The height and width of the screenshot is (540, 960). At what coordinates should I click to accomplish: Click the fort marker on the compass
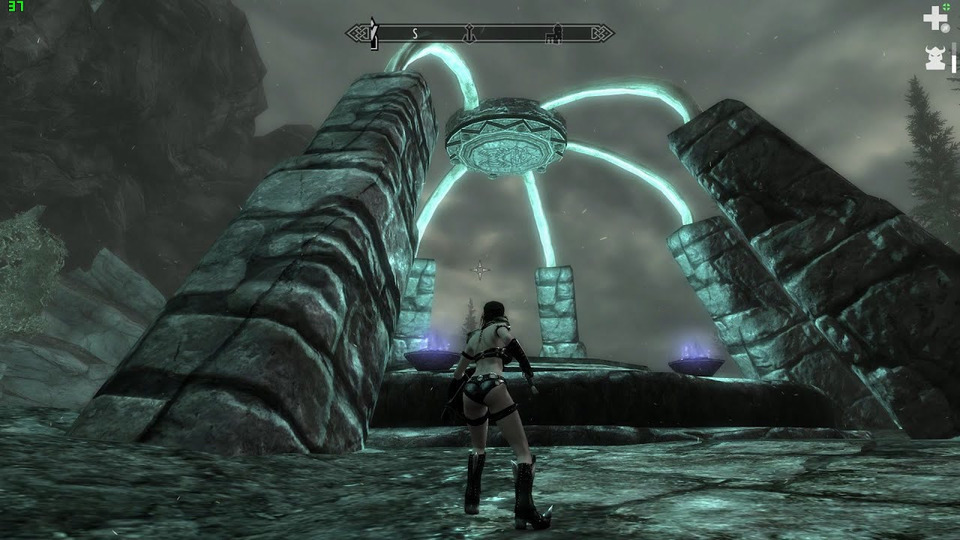pyautogui.click(x=551, y=34)
